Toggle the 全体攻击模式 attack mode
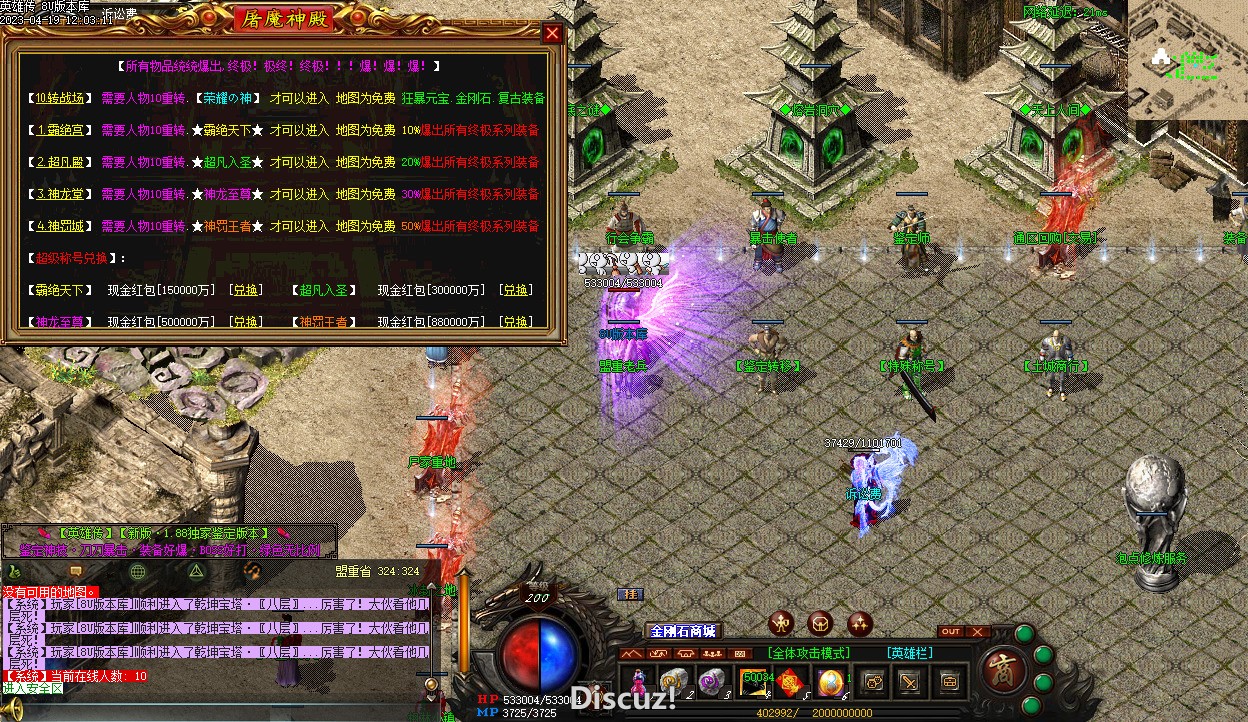The height and width of the screenshot is (722, 1248). (807, 653)
